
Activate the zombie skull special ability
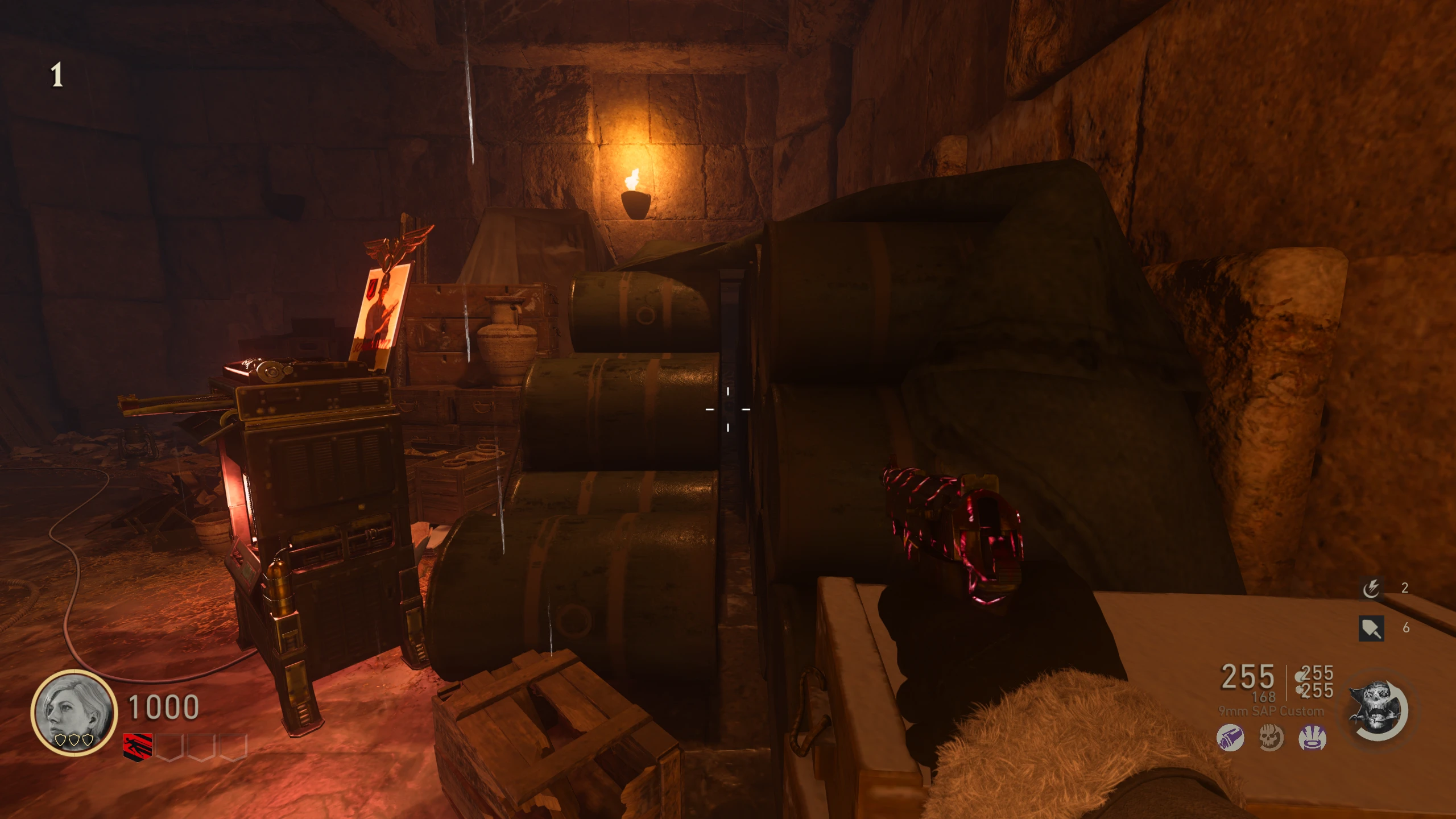[x=1379, y=711]
